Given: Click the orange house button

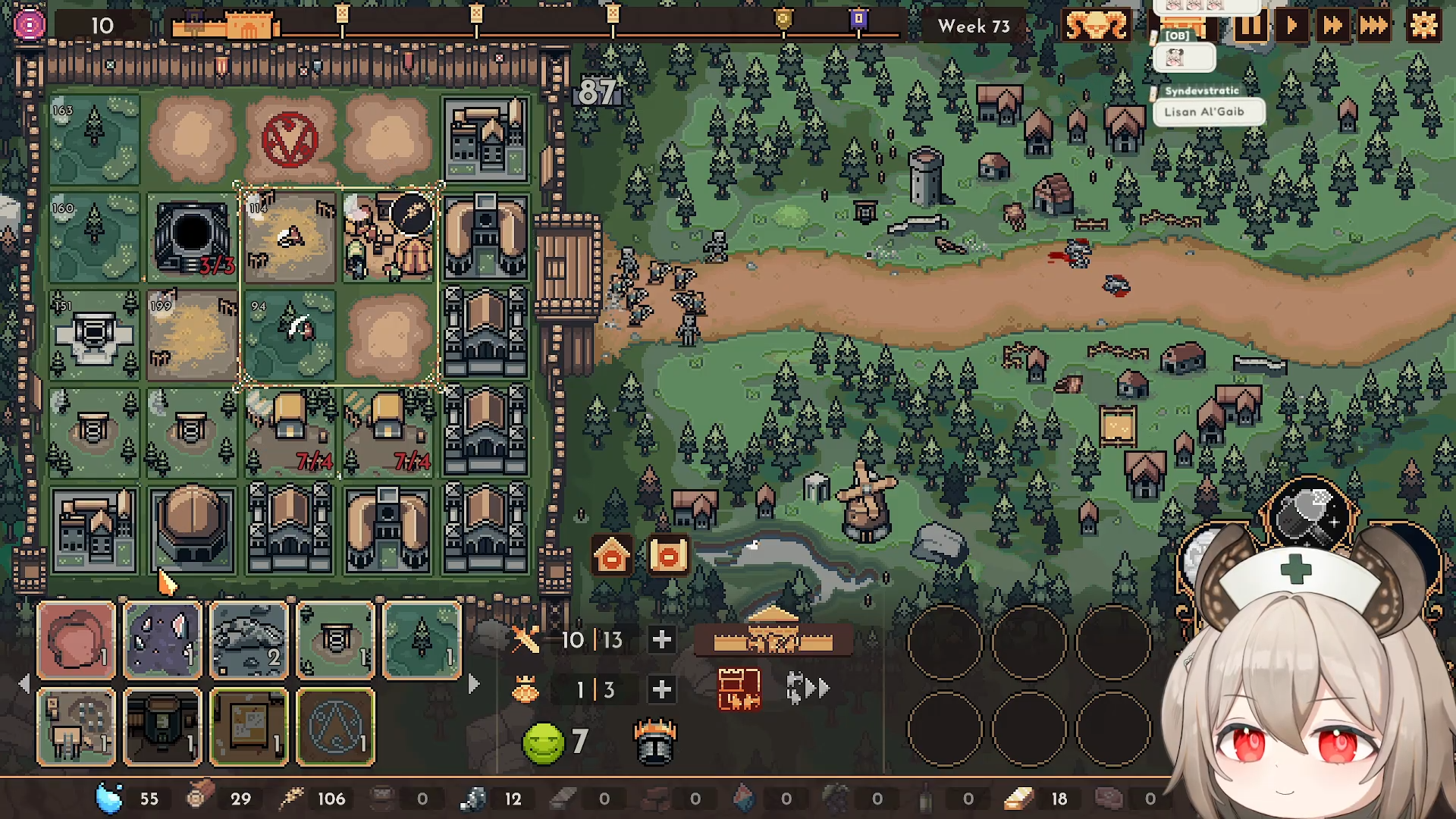Looking at the screenshot, I should coord(612,556).
